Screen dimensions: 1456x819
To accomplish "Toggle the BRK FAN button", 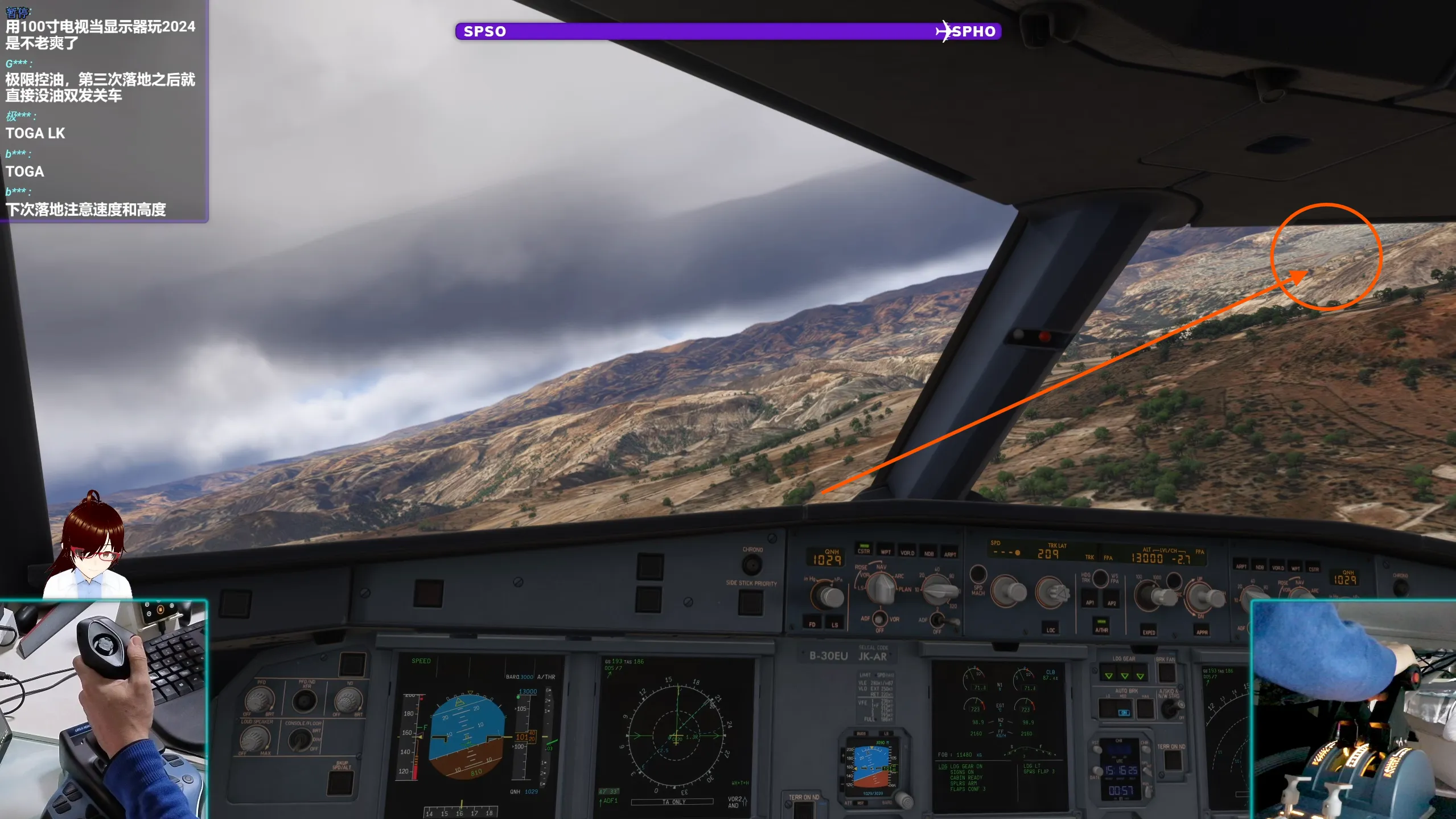I will pyautogui.click(x=1166, y=673).
